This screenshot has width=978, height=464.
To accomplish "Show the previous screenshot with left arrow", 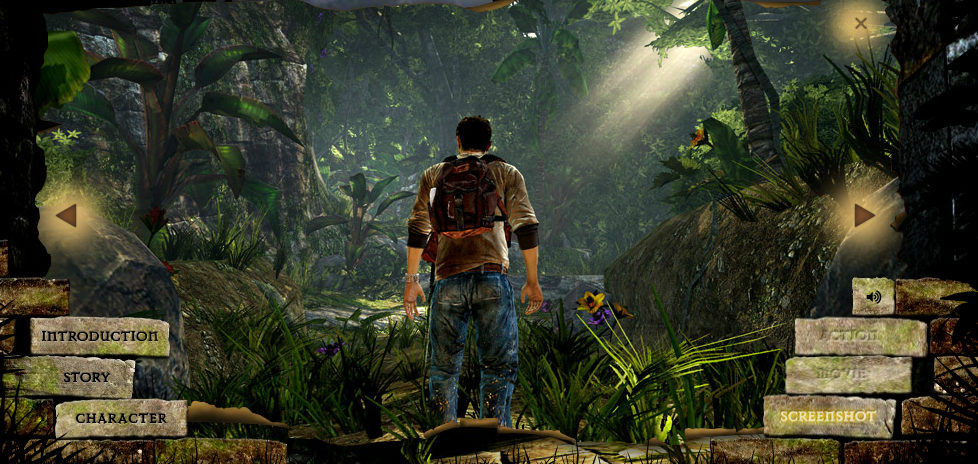I will click(66, 215).
